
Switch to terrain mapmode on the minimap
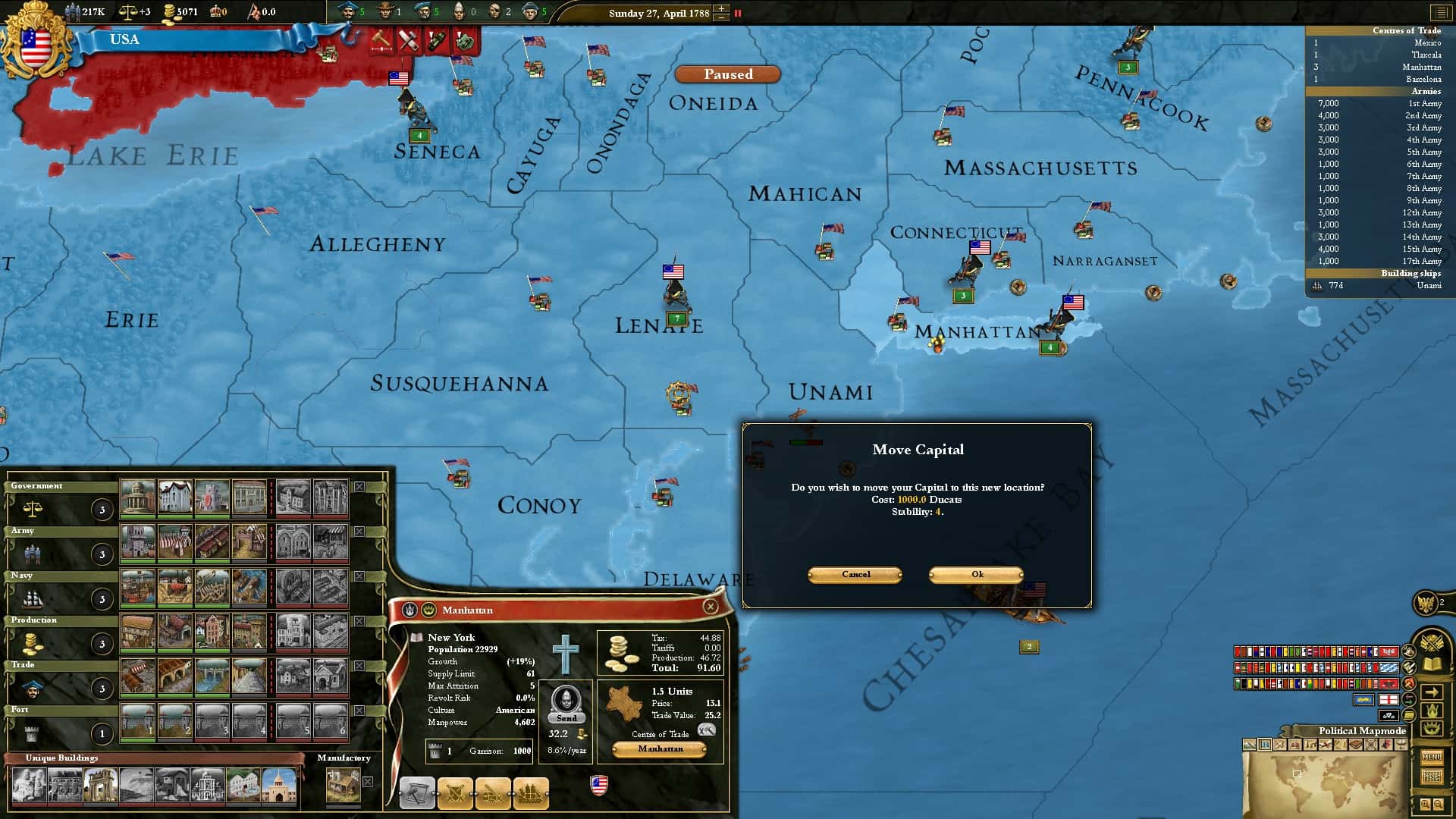point(1250,745)
